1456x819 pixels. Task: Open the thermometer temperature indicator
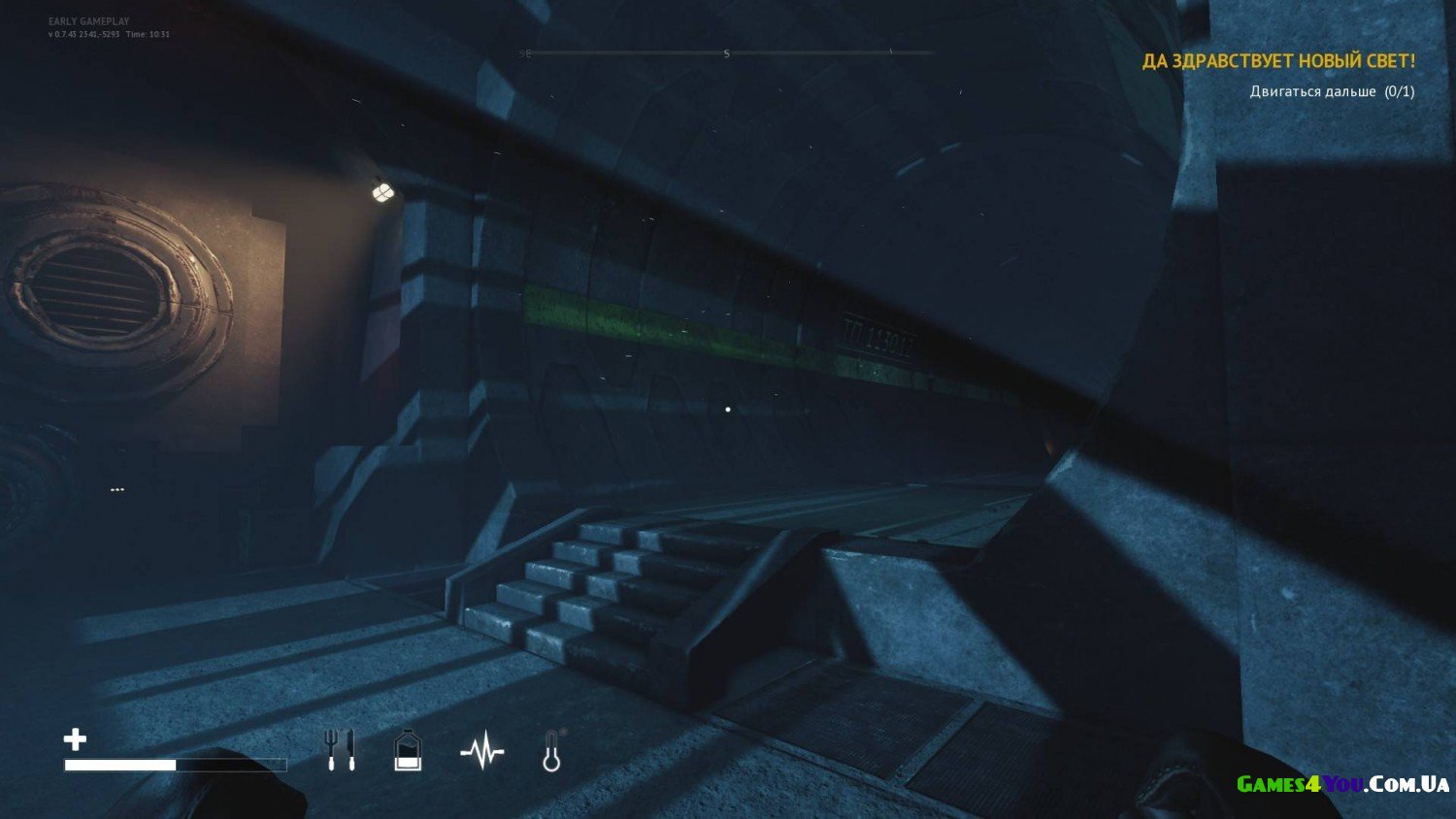point(551,751)
